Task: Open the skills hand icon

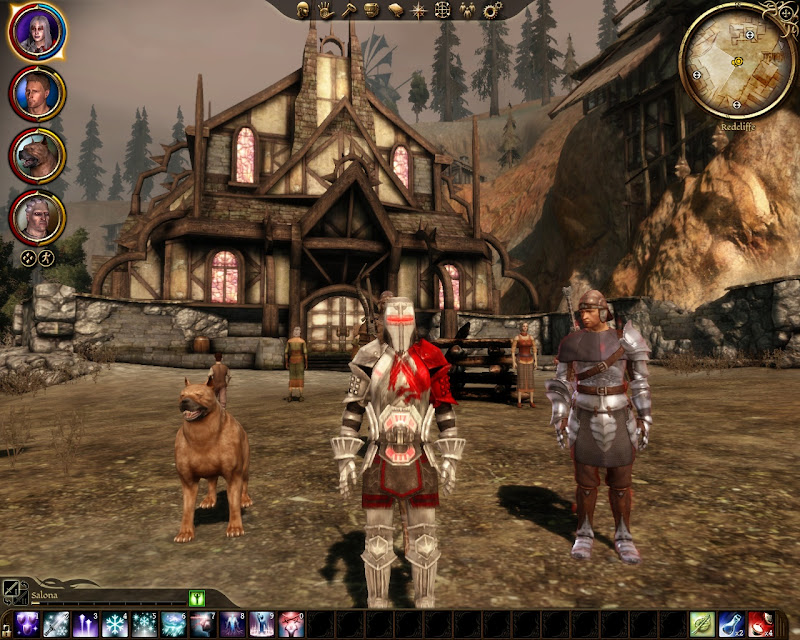Action: coord(327,10)
